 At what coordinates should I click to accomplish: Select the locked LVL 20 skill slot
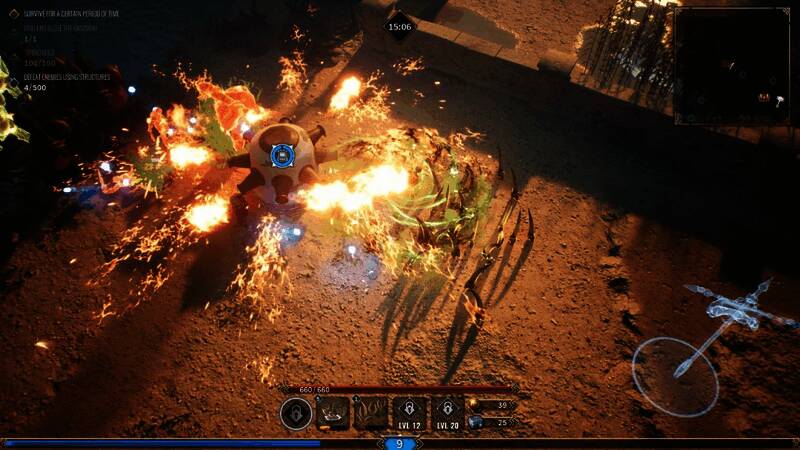(x=447, y=412)
